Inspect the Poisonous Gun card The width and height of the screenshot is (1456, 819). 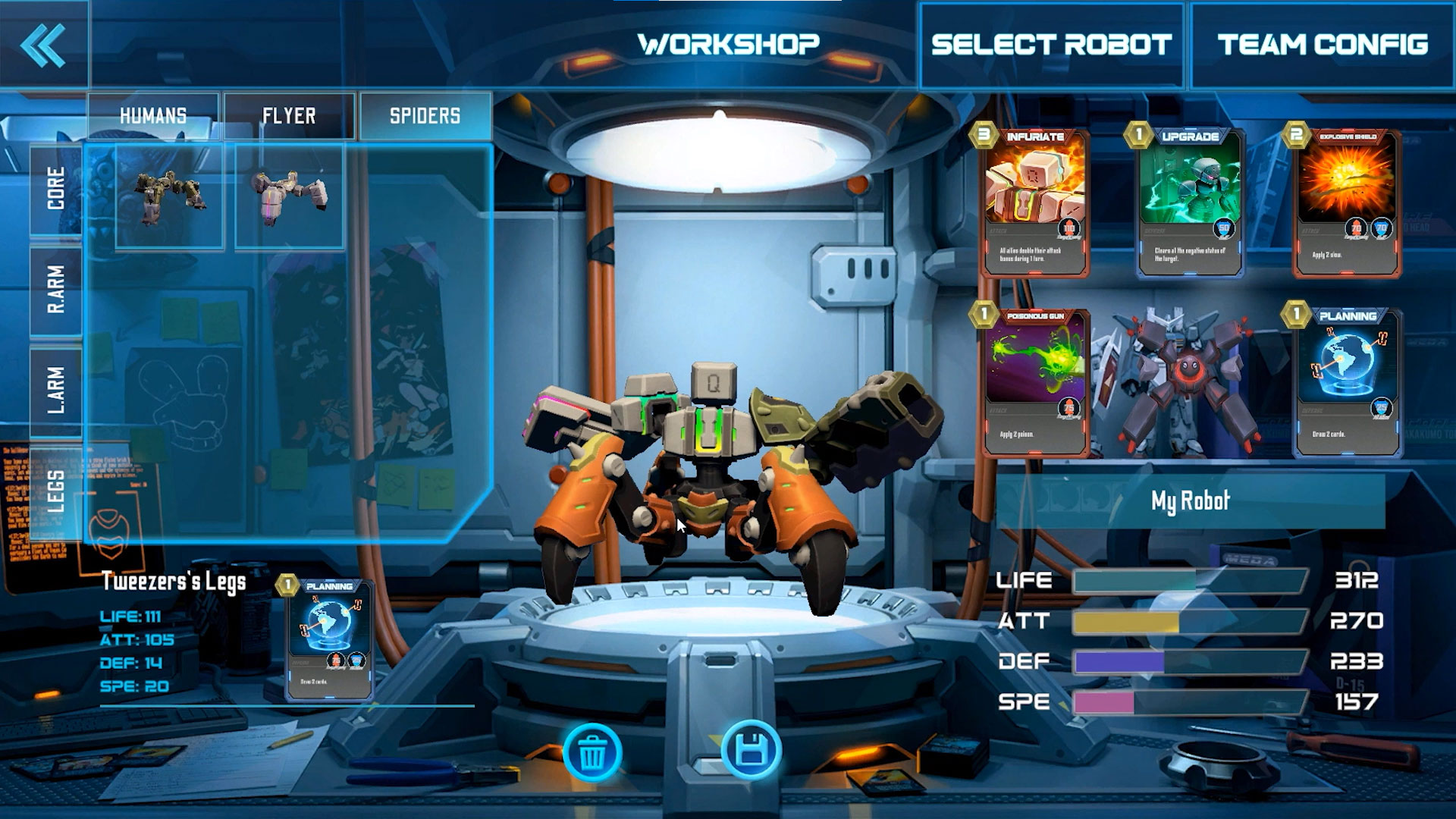1035,383
